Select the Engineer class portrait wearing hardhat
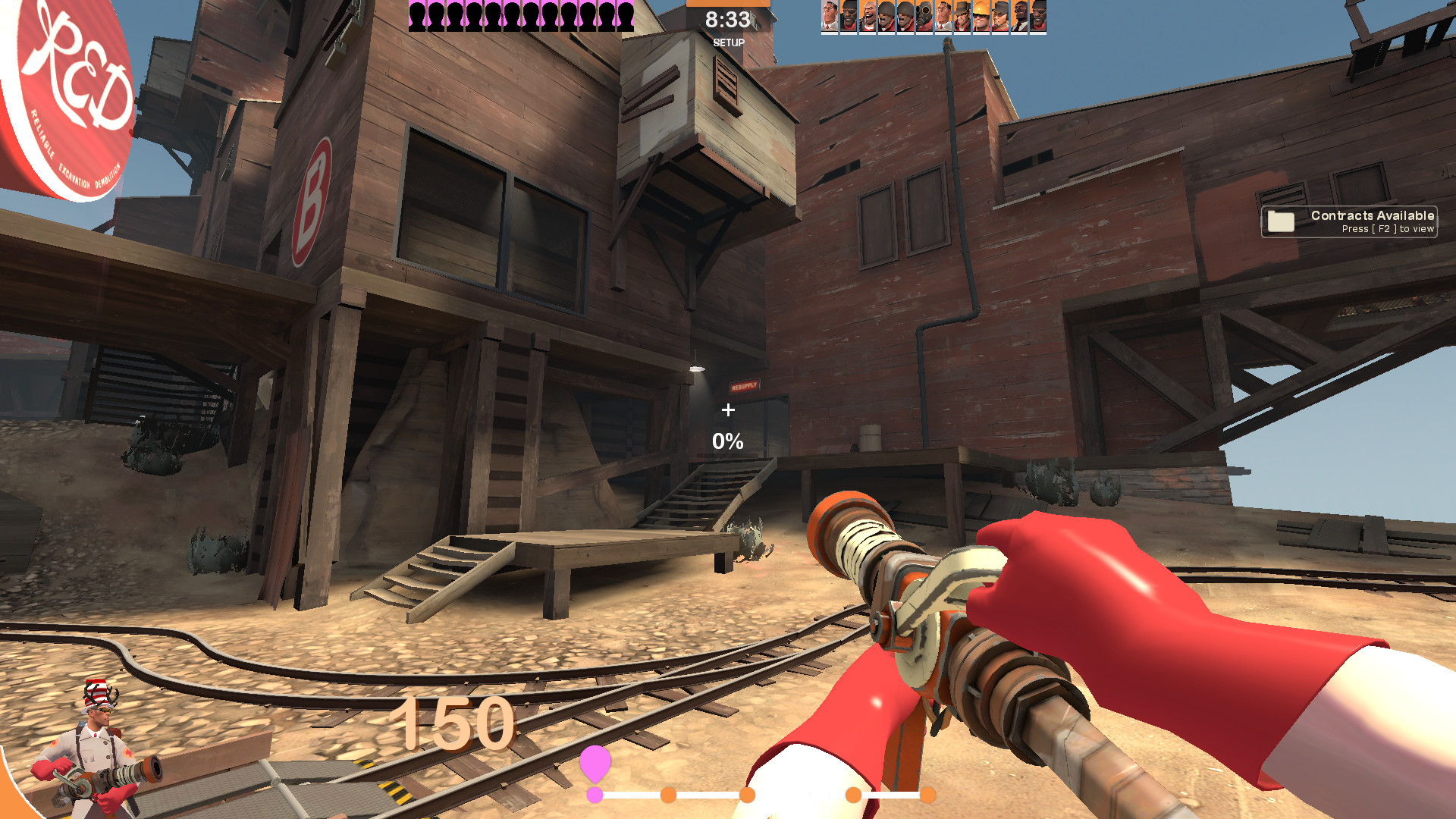 [981, 15]
